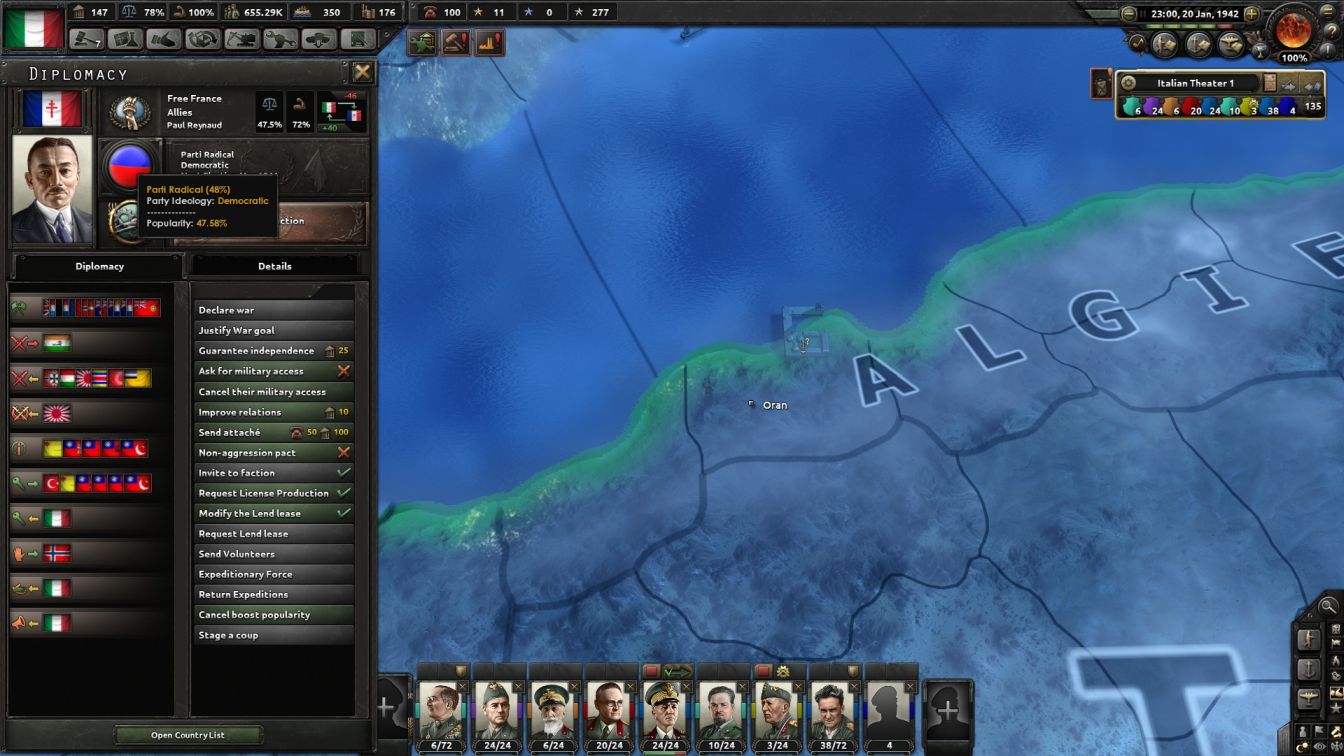This screenshot has height=756, width=1344.
Task: Open the Research tab icon
Action: point(123,37)
